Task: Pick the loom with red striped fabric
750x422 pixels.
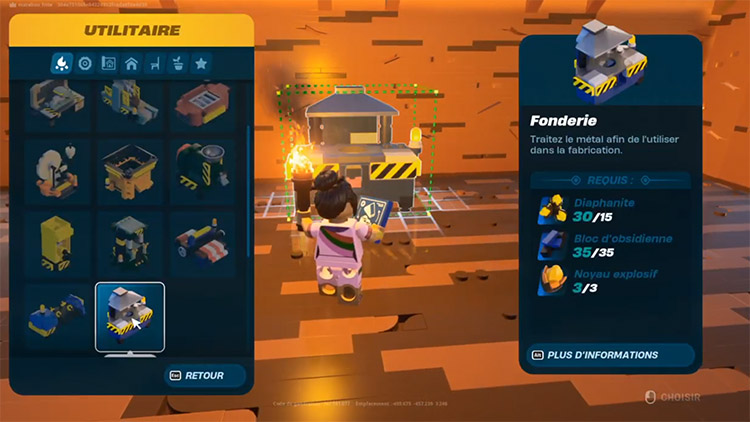Action: coord(203,244)
